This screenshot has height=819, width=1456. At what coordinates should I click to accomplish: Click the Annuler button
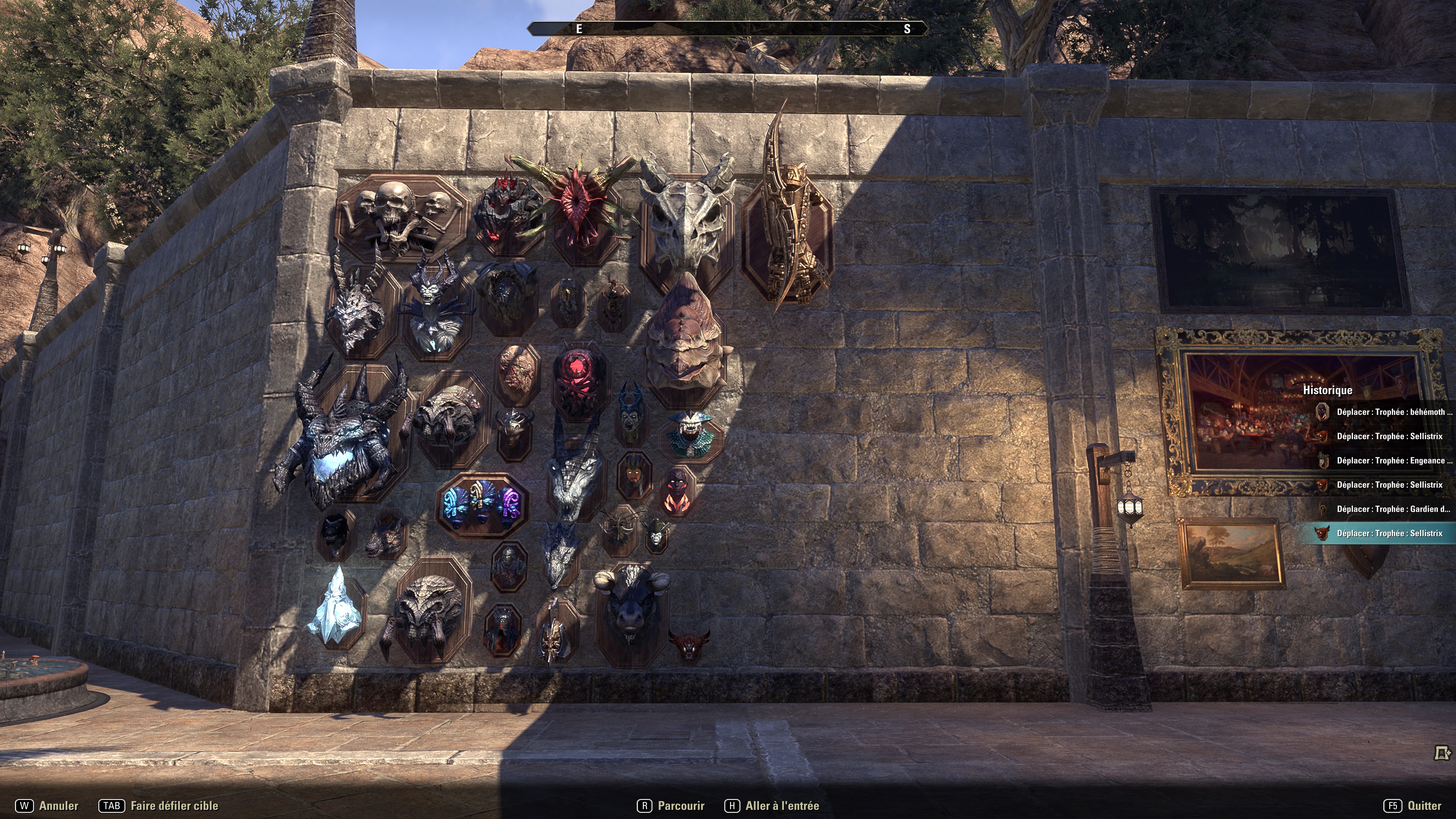click(47, 806)
